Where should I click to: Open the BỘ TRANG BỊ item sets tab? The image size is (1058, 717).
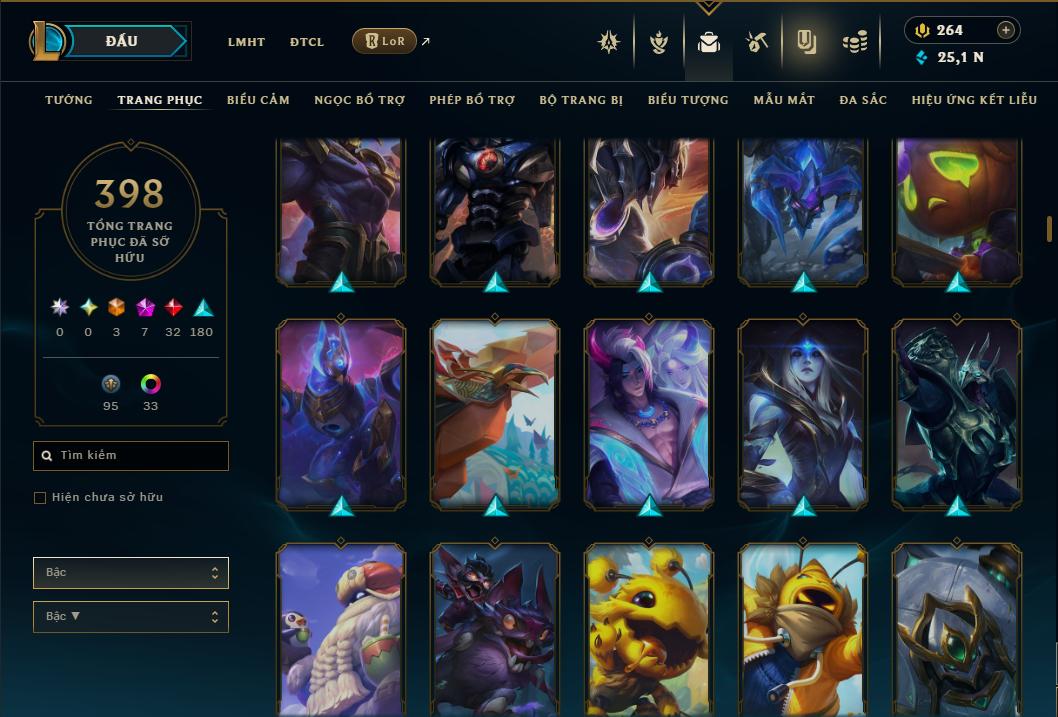(x=581, y=100)
